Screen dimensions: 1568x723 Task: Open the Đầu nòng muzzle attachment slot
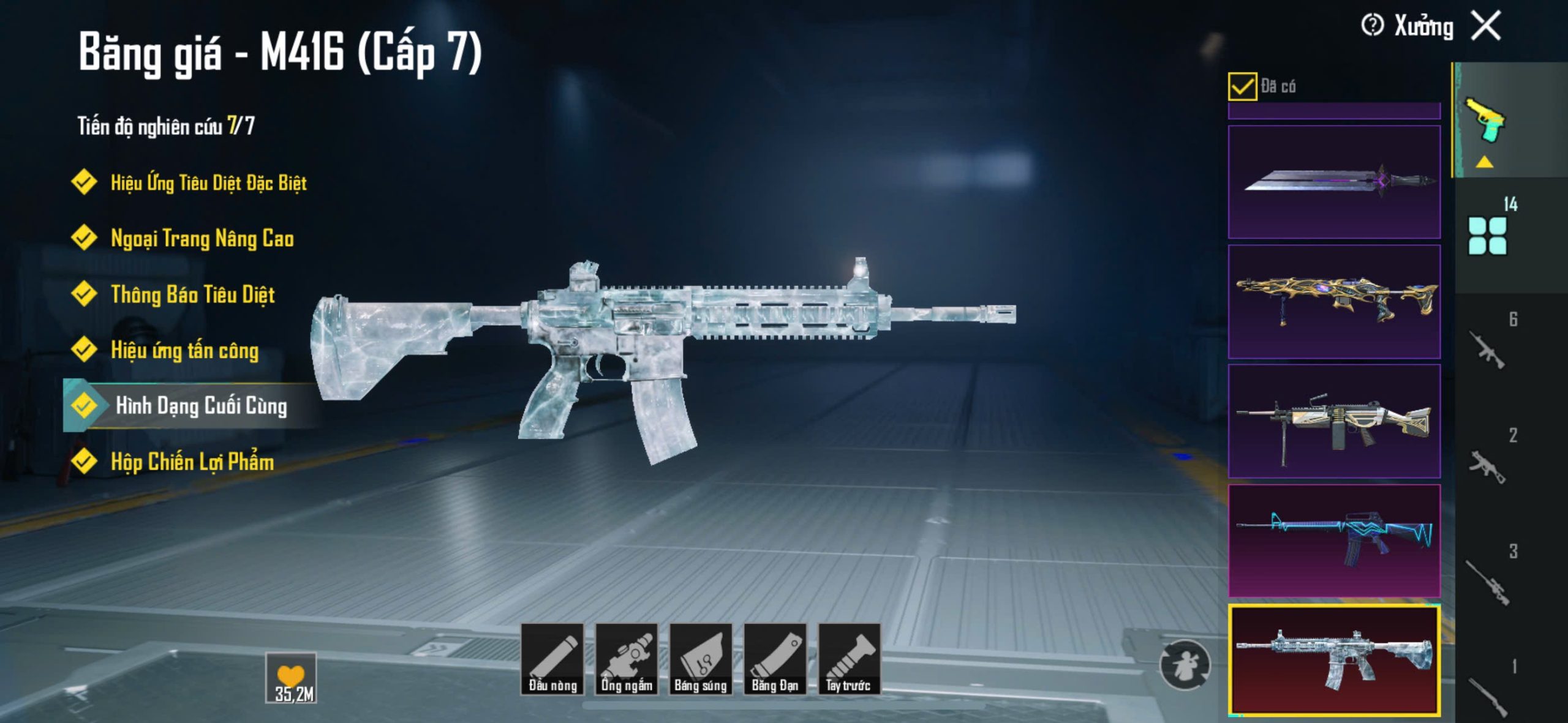pos(552,659)
